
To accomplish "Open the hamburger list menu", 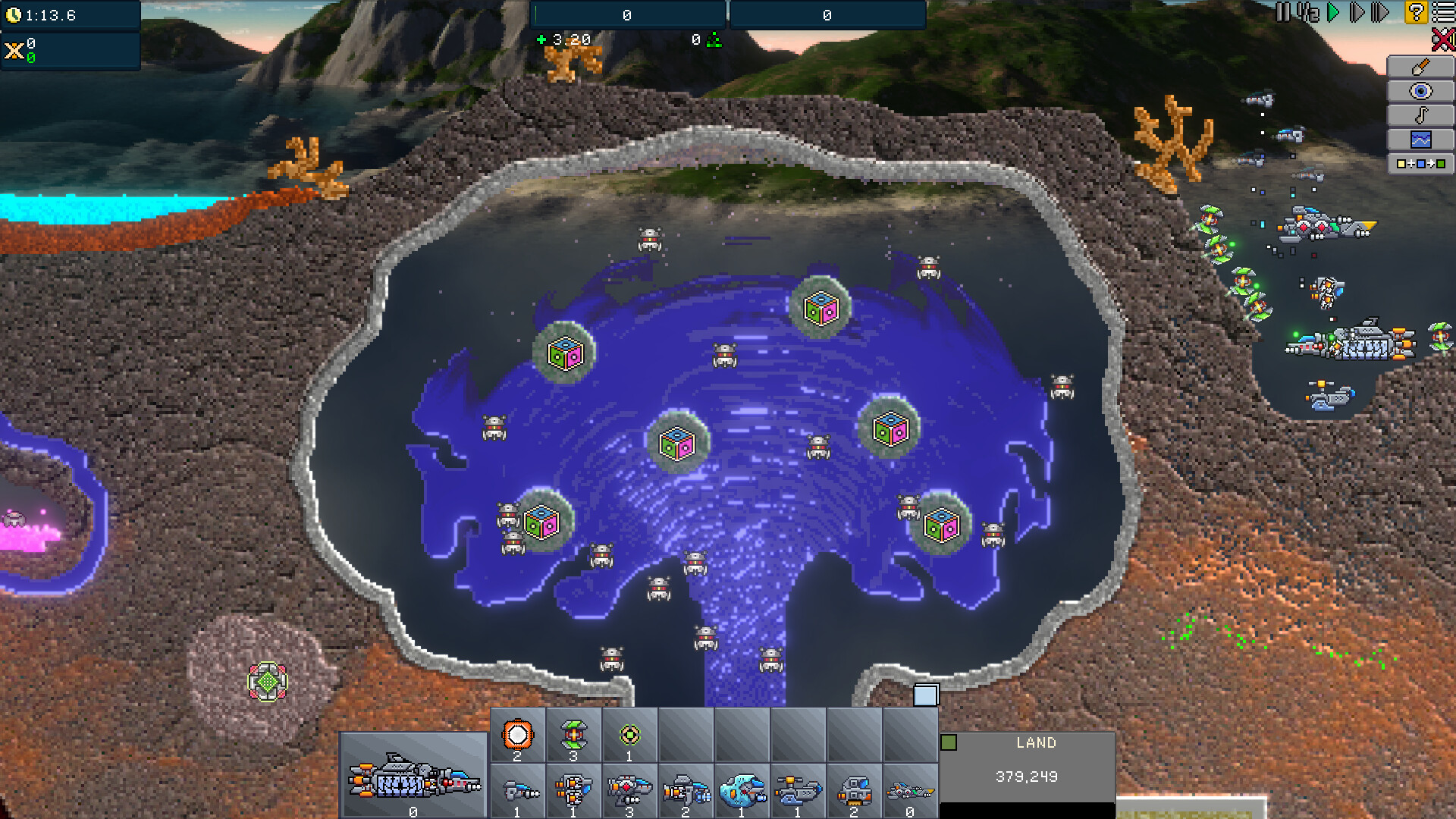I will tap(1443, 12).
